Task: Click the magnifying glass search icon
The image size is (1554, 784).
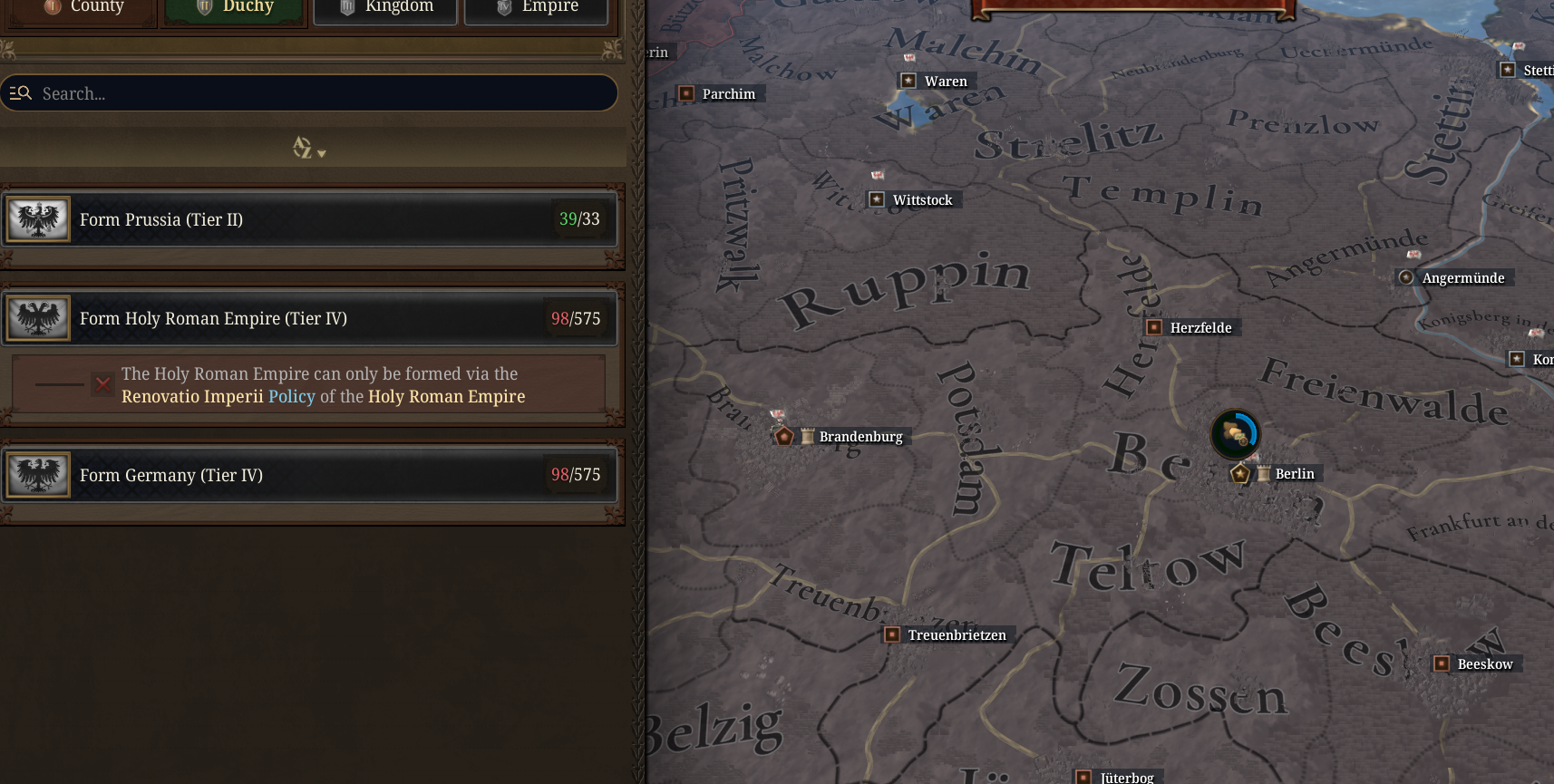Action: pos(20,92)
